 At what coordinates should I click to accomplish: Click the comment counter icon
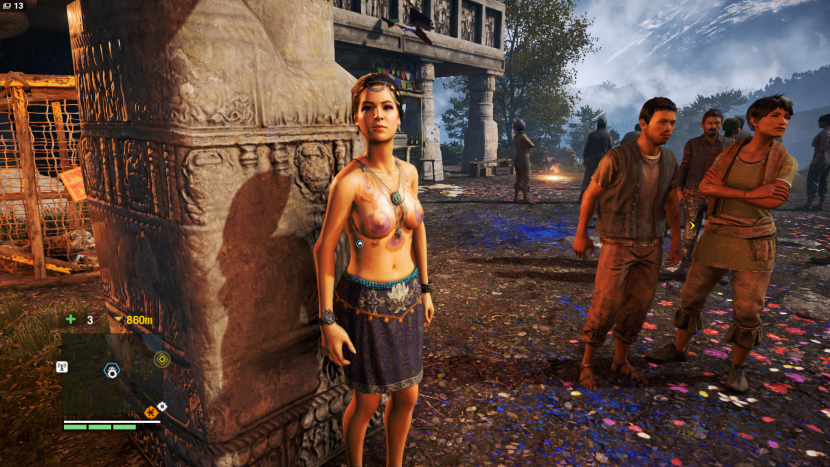[x=6, y=6]
